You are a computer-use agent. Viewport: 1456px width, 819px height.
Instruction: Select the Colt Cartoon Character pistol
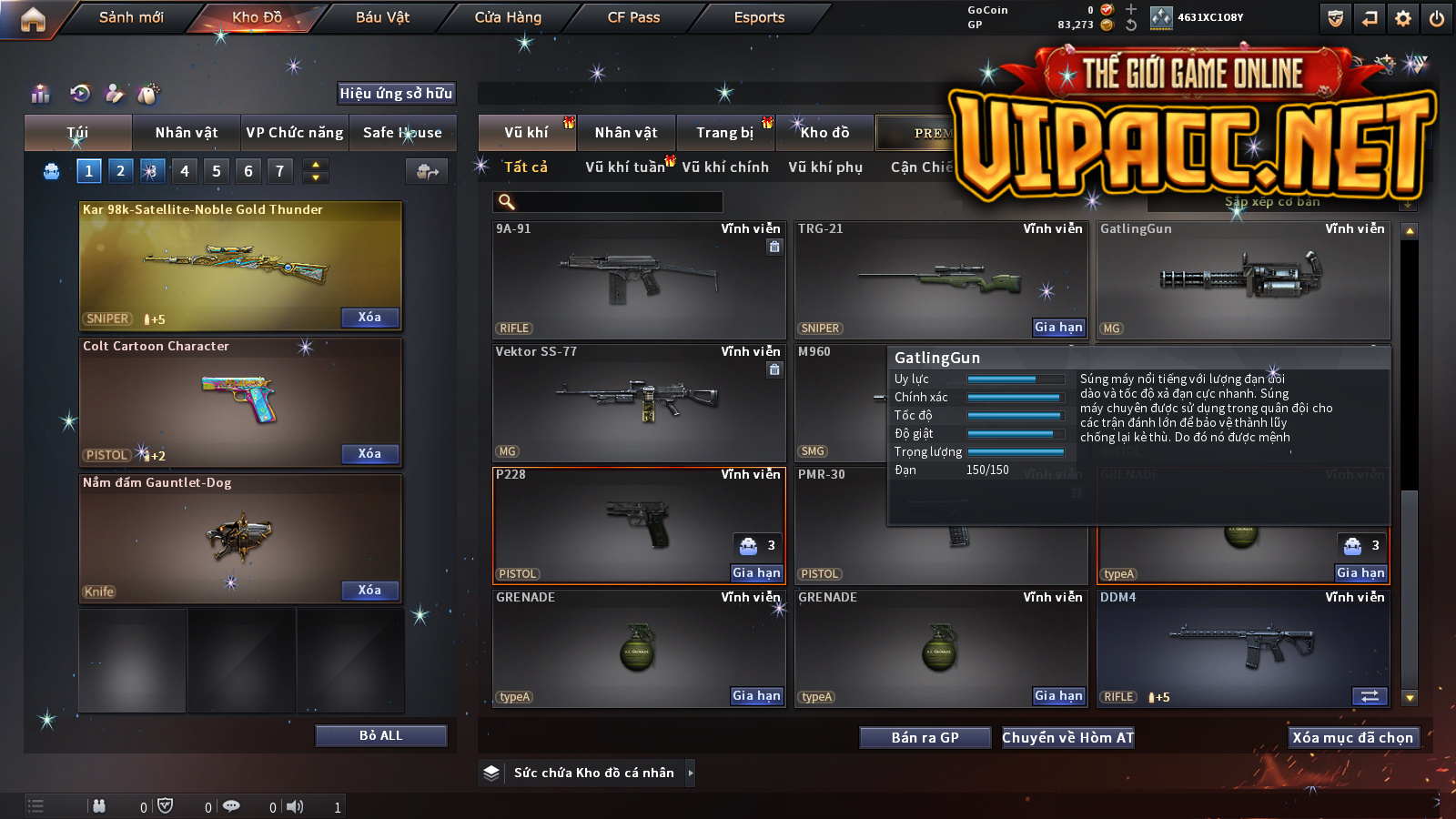point(240,400)
